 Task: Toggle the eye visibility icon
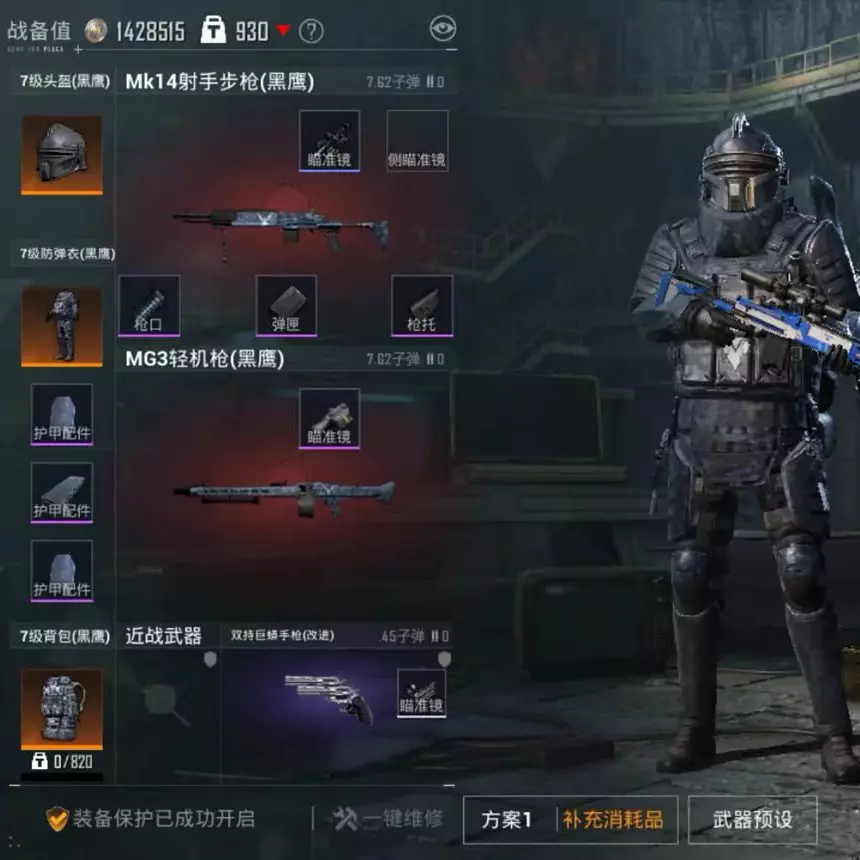[442, 29]
